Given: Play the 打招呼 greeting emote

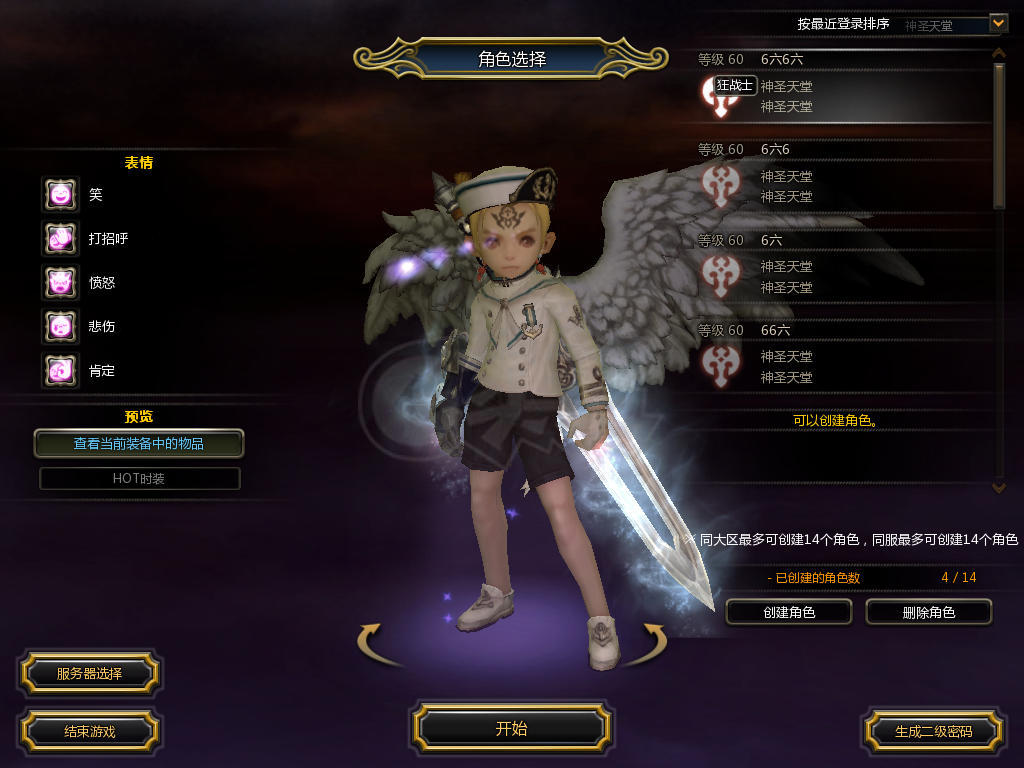Looking at the screenshot, I should [x=60, y=238].
